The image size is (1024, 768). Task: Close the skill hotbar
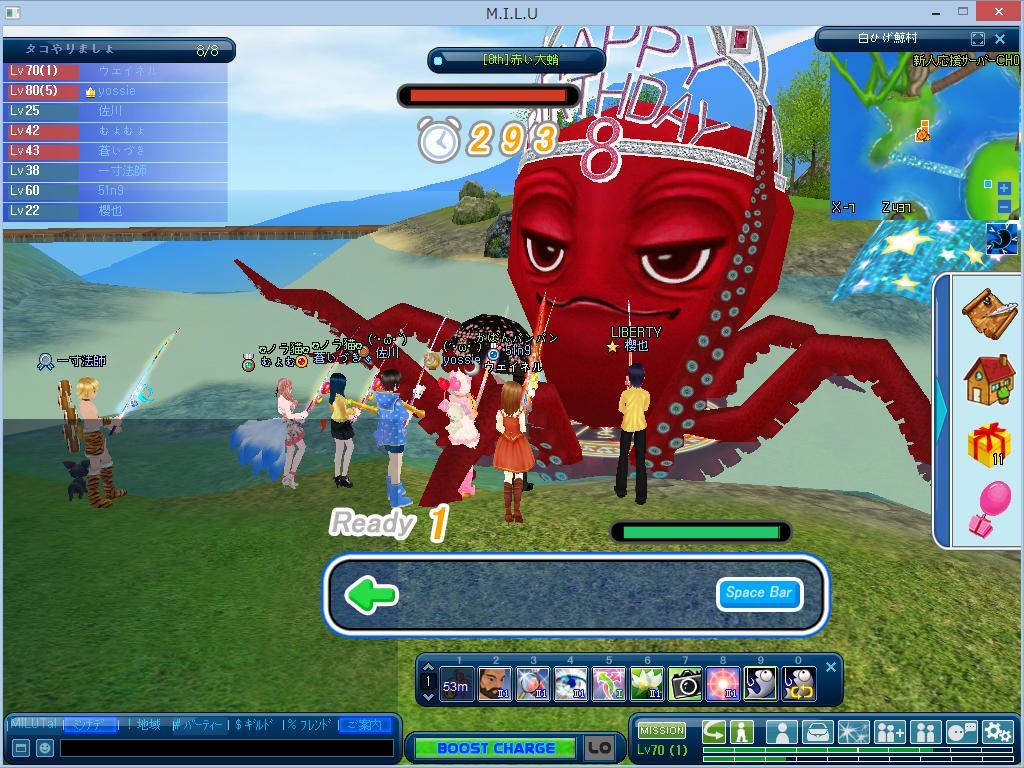[x=830, y=668]
